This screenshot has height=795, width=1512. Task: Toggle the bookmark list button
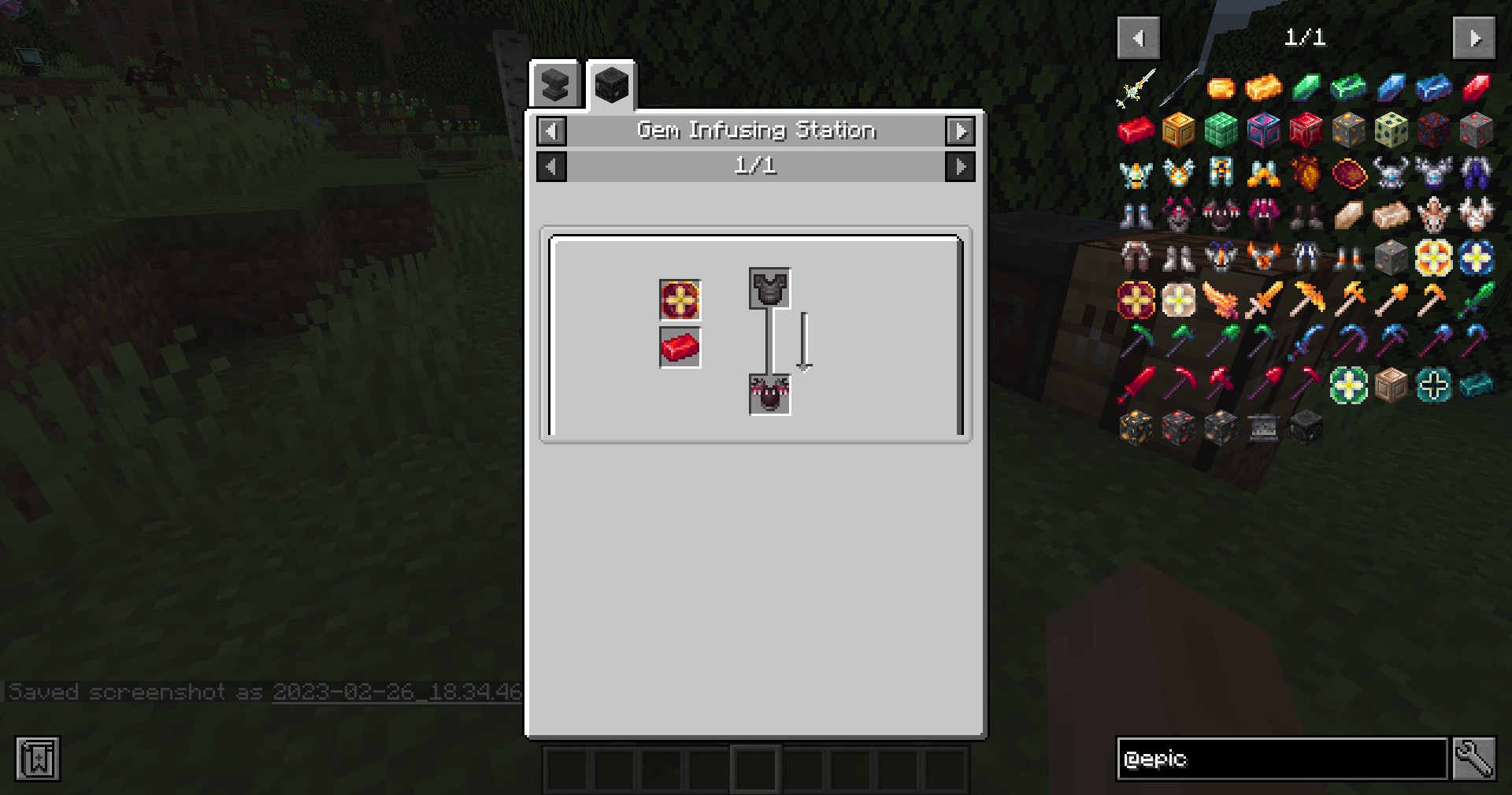pos(37,759)
